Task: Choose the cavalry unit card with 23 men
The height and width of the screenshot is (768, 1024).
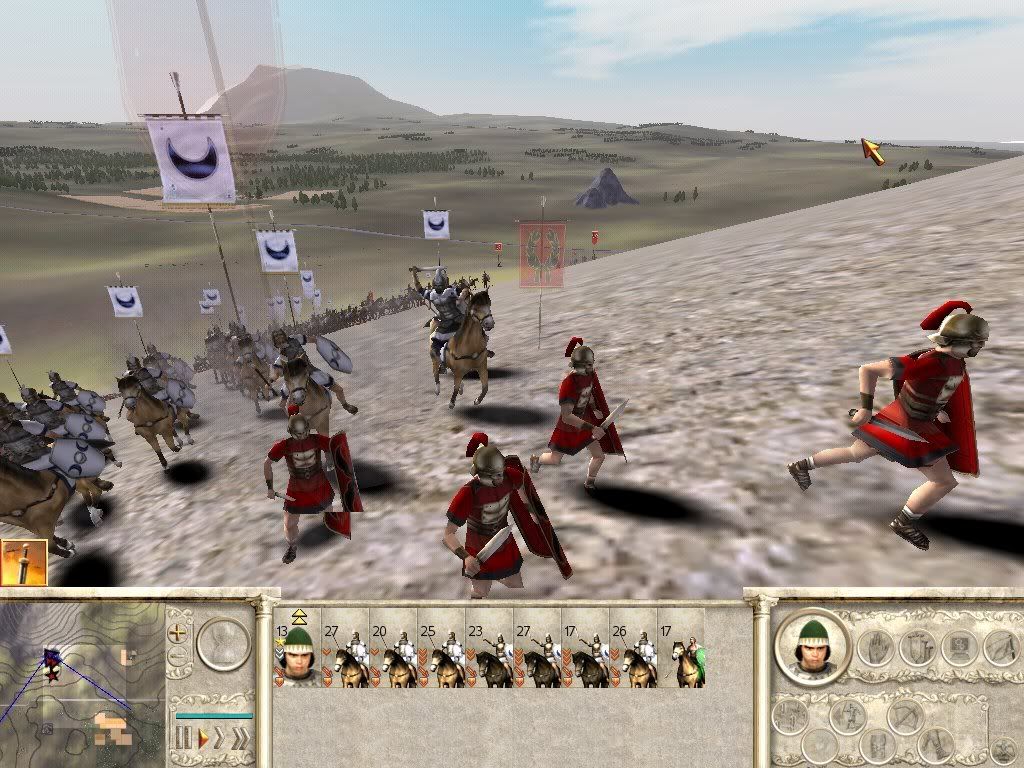Action: pyautogui.click(x=489, y=654)
